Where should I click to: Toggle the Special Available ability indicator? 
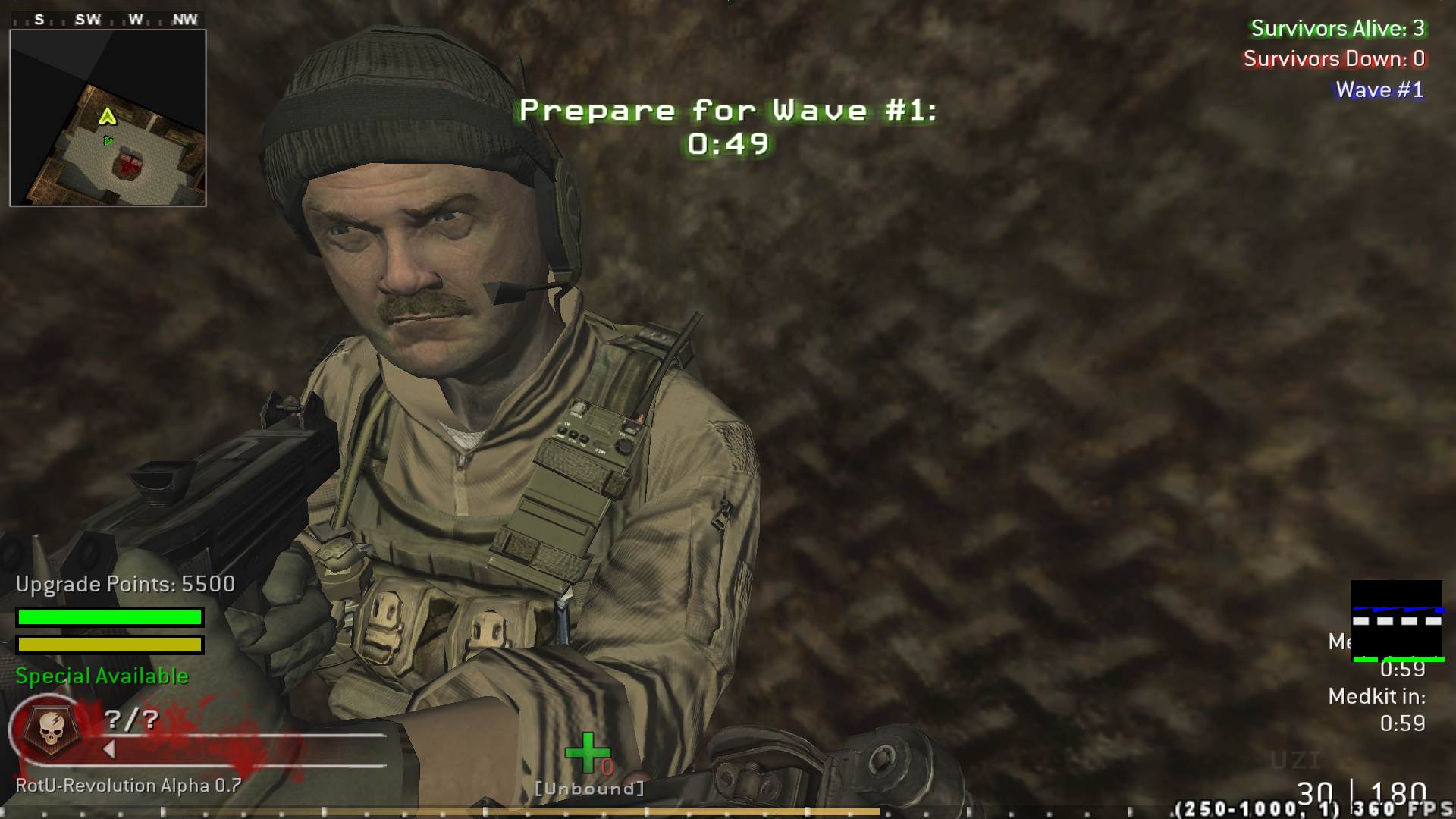tap(101, 676)
